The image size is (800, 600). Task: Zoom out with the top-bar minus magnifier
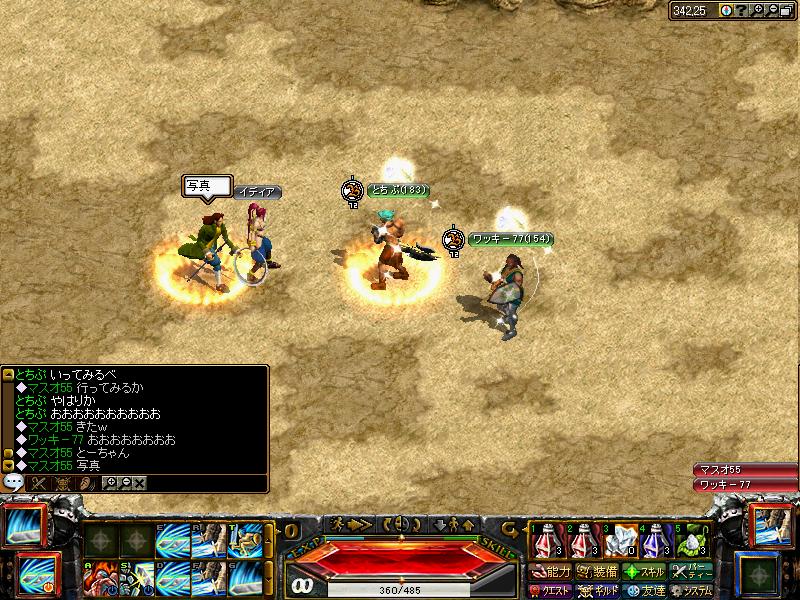pyautogui.click(x=773, y=10)
